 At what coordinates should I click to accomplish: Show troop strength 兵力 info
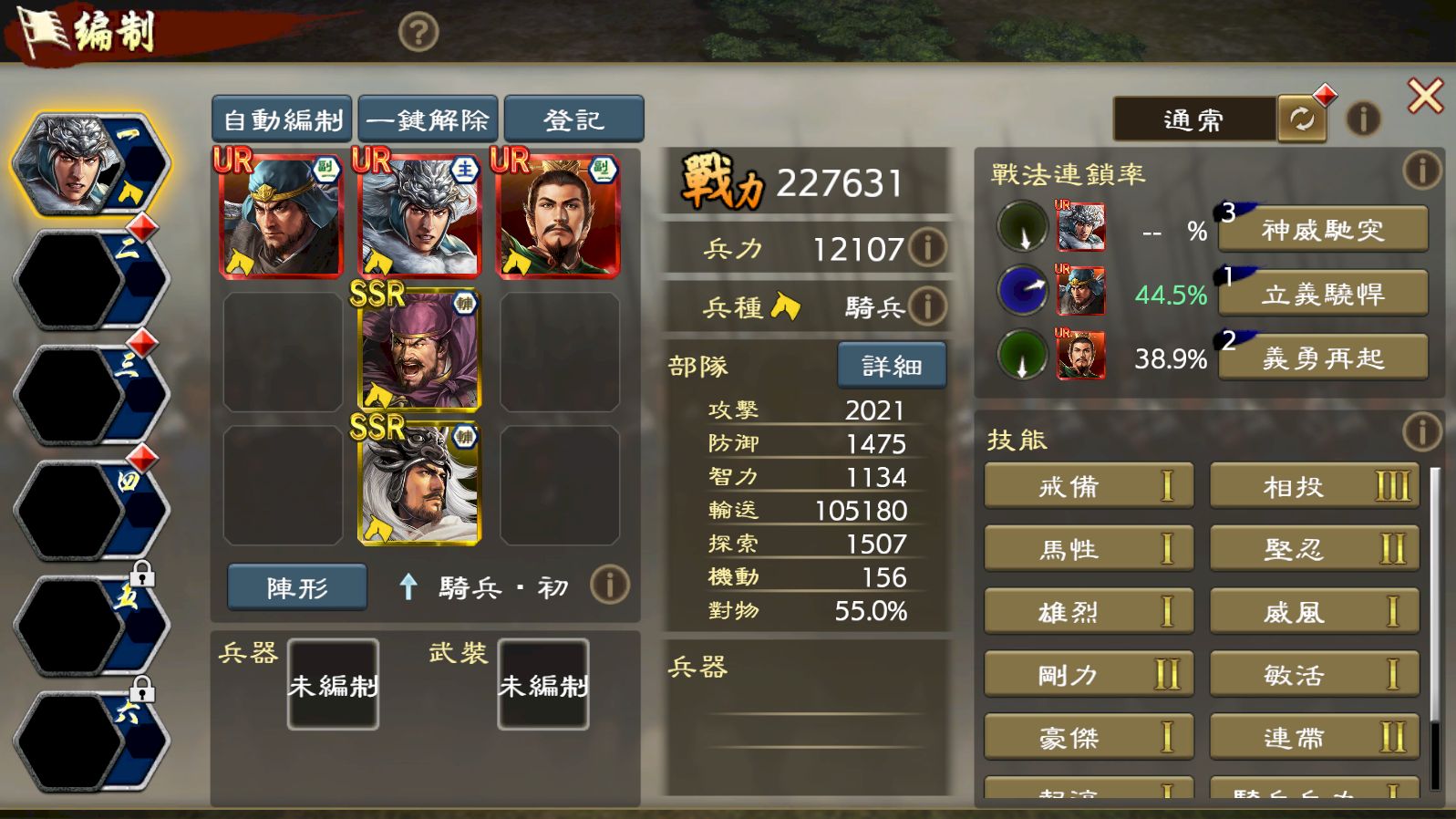tap(927, 247)
